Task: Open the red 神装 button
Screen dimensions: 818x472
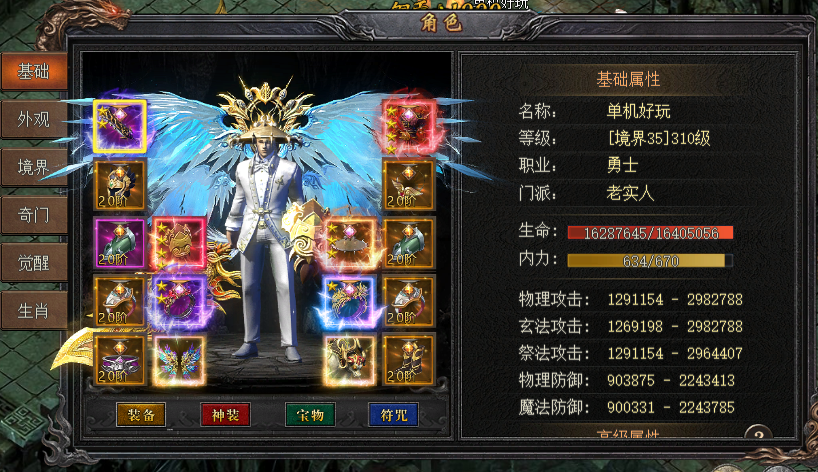Action: pos(225,414)
